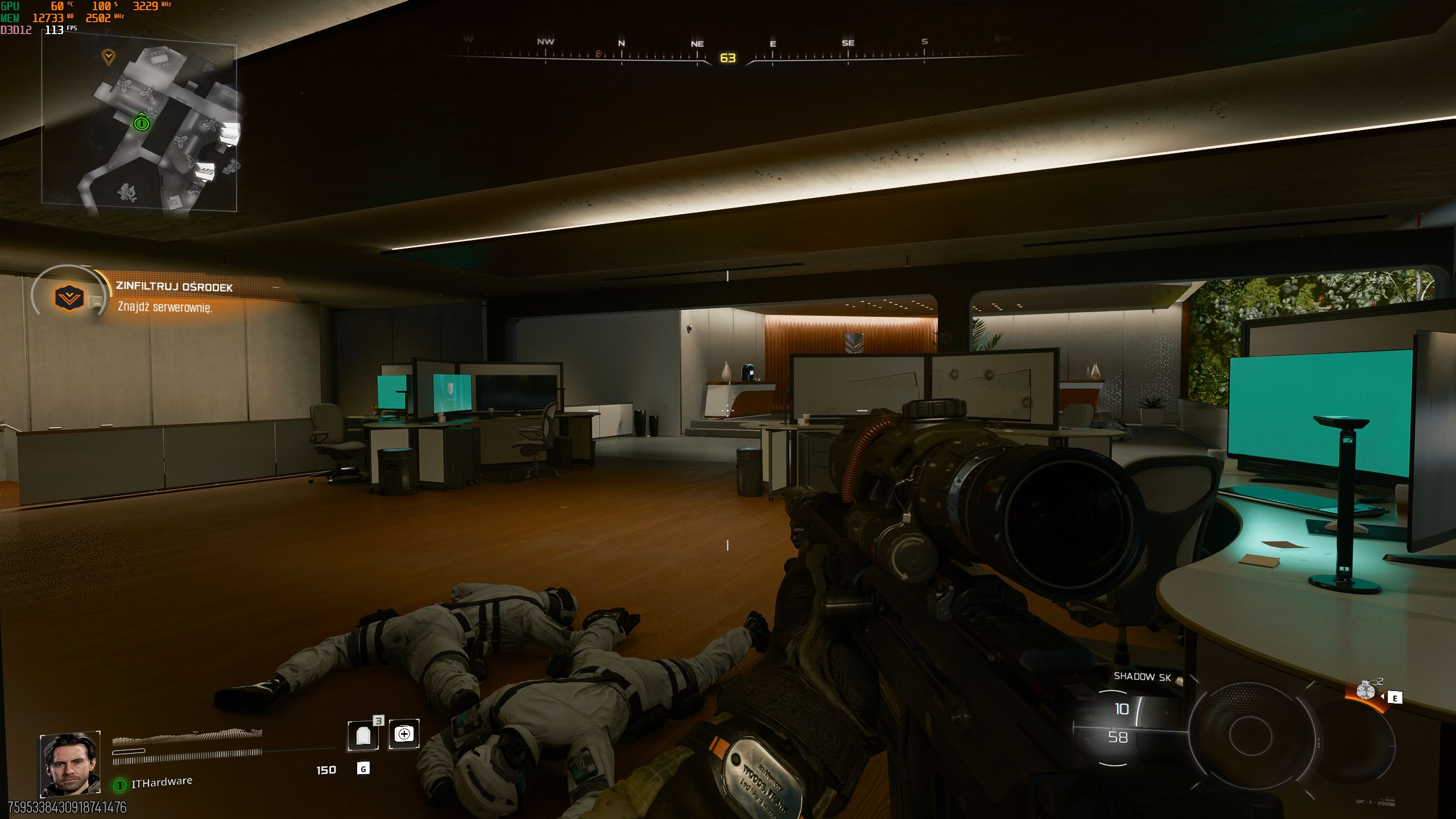
Task: Select the green player marker on minimap
Action: [141, 122]
